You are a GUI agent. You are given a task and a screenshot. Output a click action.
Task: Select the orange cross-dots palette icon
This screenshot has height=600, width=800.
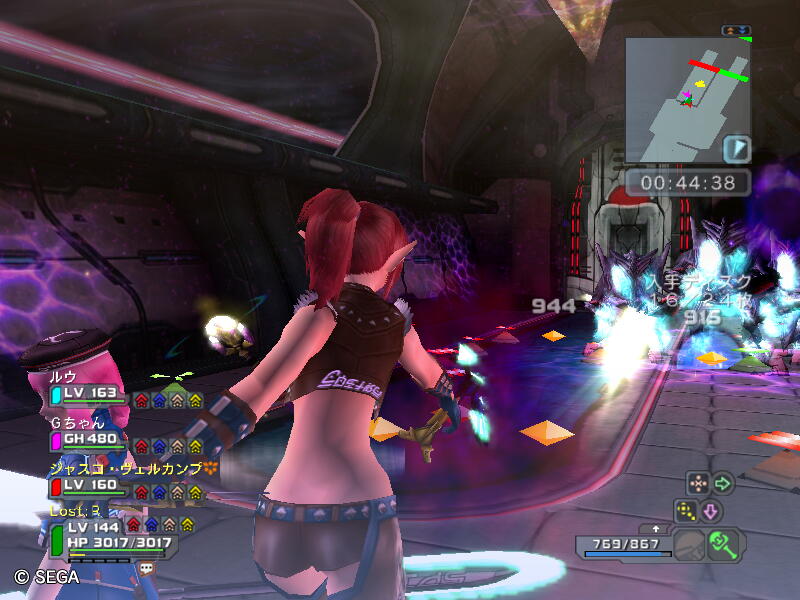pos(697,484)
